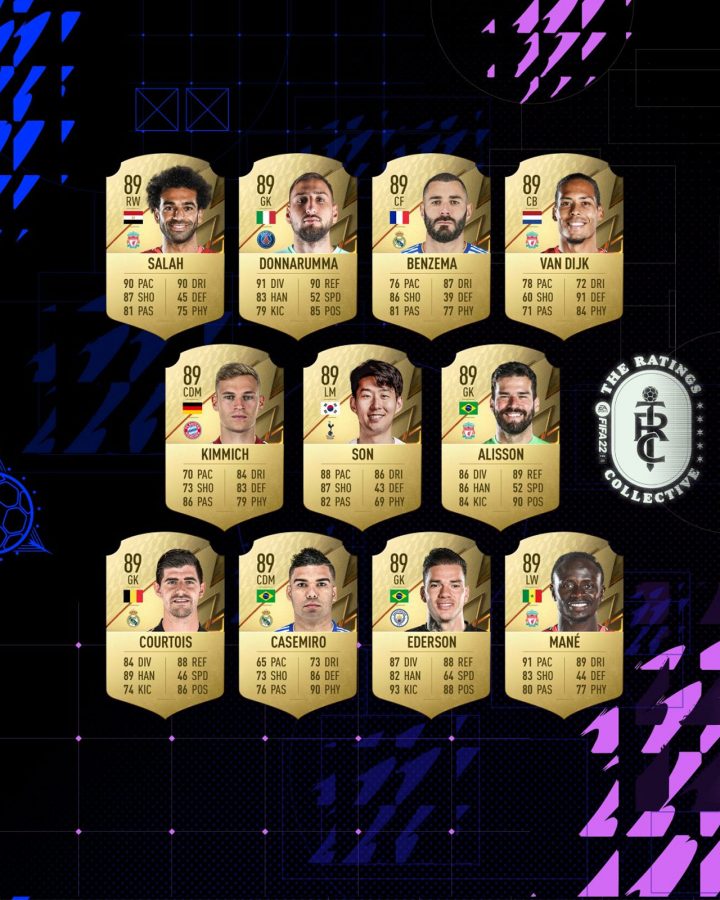The height and width of the screenshot is (900, 720).
Task: Open the Mané LW card
Action: point(563,622)
